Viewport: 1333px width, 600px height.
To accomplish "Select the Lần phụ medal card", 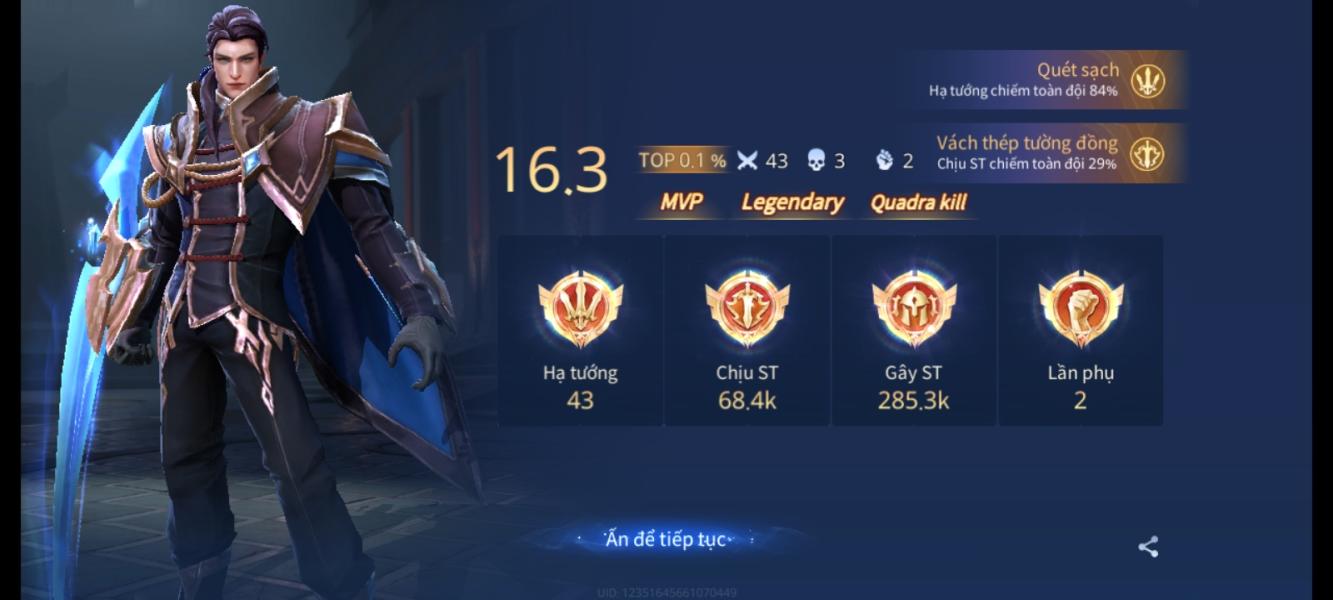I will [x=1080, y=331].
